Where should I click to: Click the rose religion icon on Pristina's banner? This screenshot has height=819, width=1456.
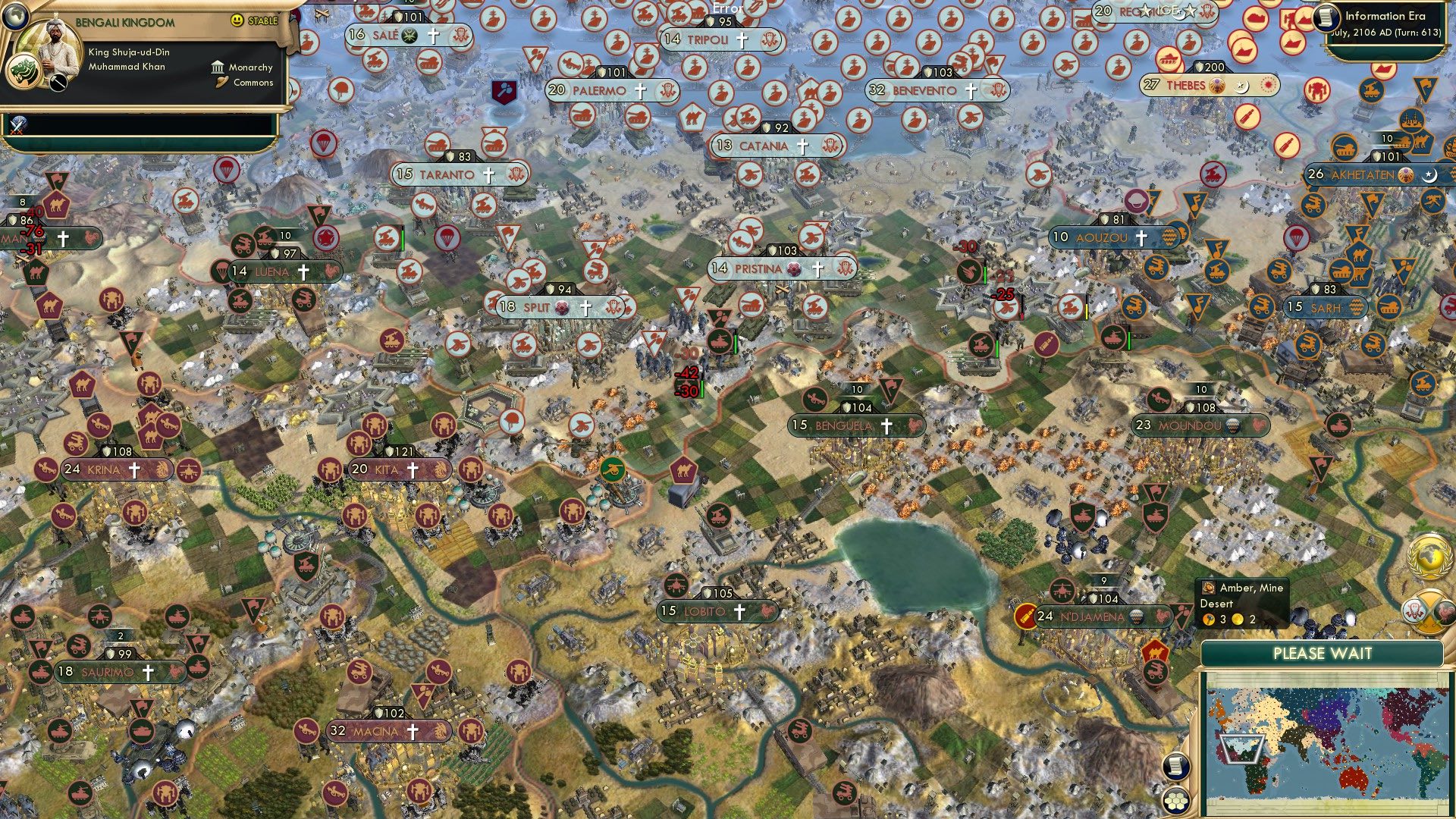click(x=792, y=268)
